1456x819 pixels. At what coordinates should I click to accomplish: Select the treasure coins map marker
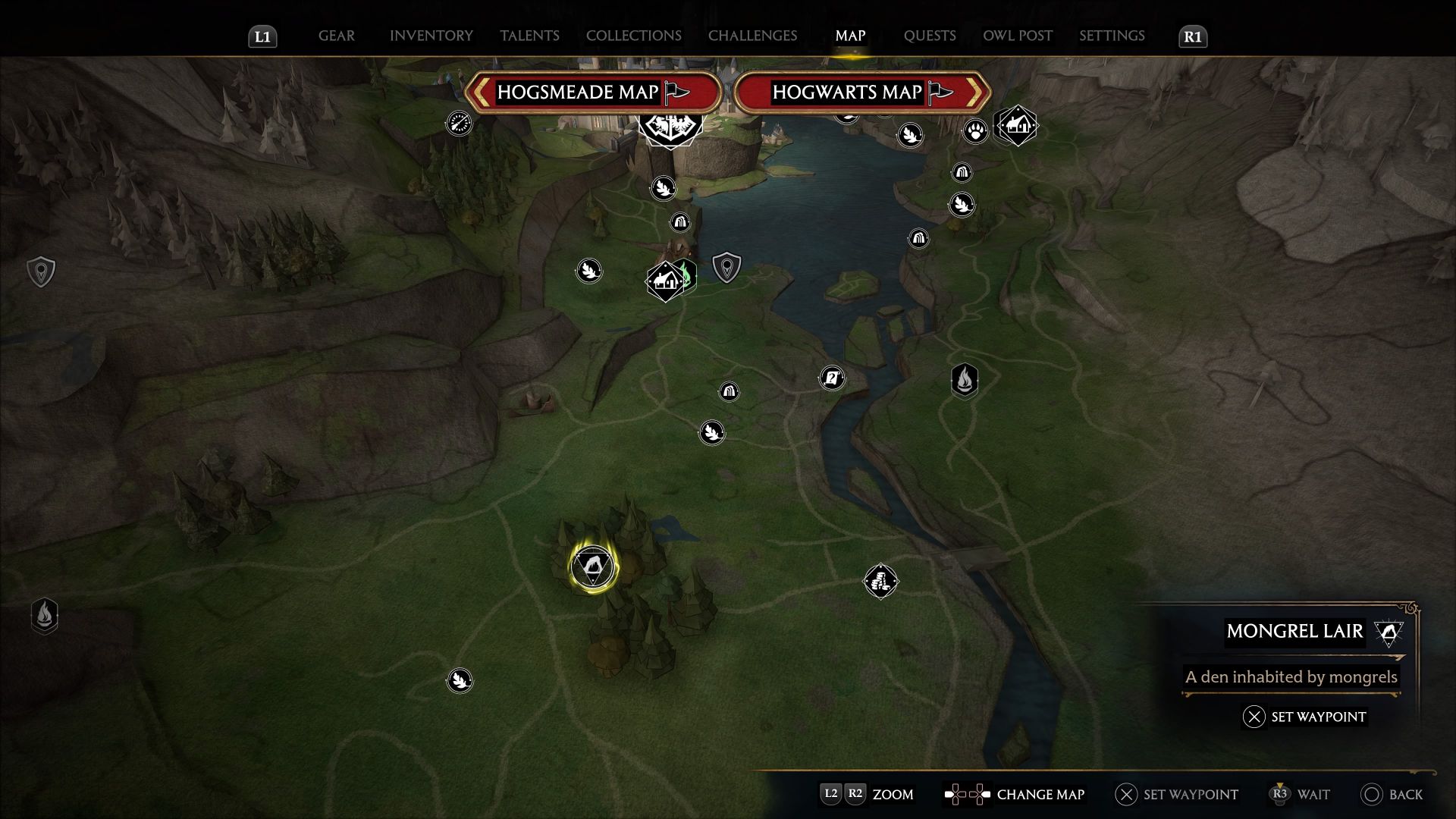(880, 582)
